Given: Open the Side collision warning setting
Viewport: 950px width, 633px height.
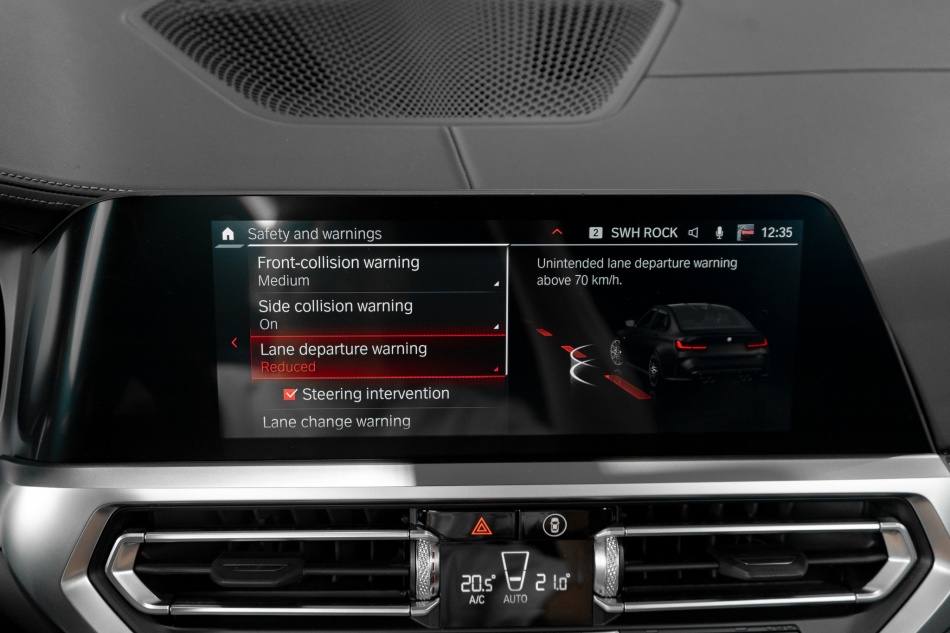Looking at the screenshot, I should tap(377, 314).
